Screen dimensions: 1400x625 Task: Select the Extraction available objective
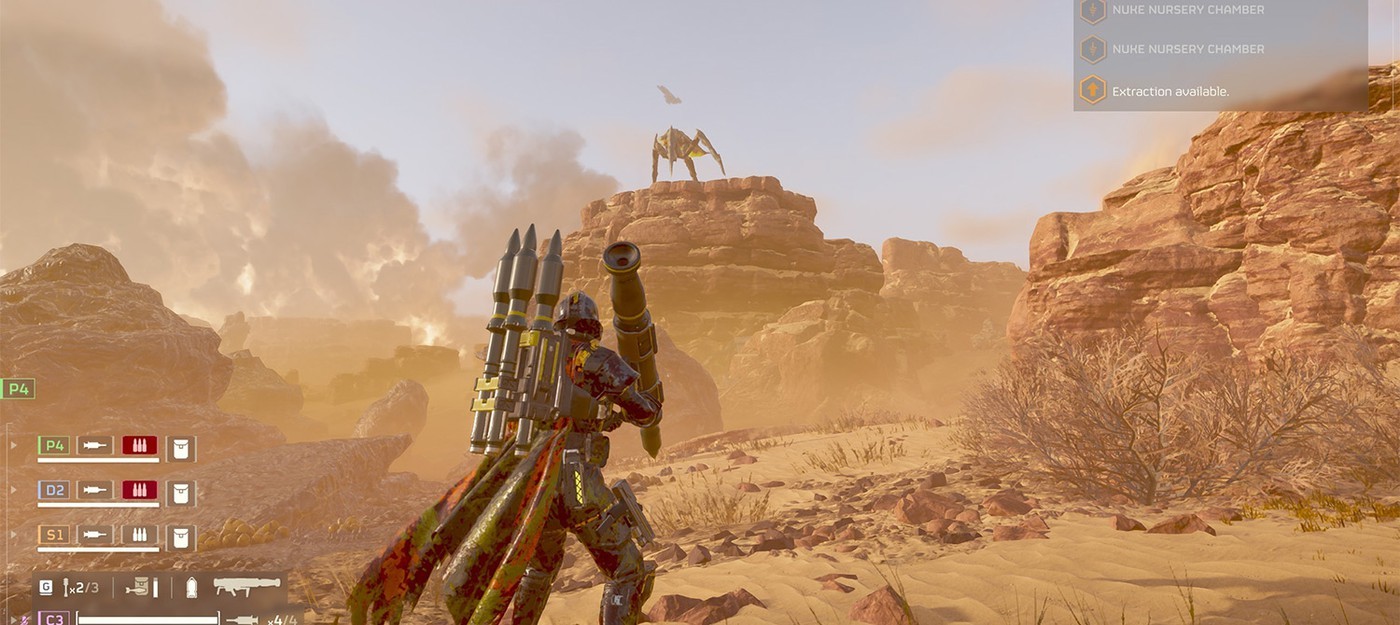point(1170,91)
